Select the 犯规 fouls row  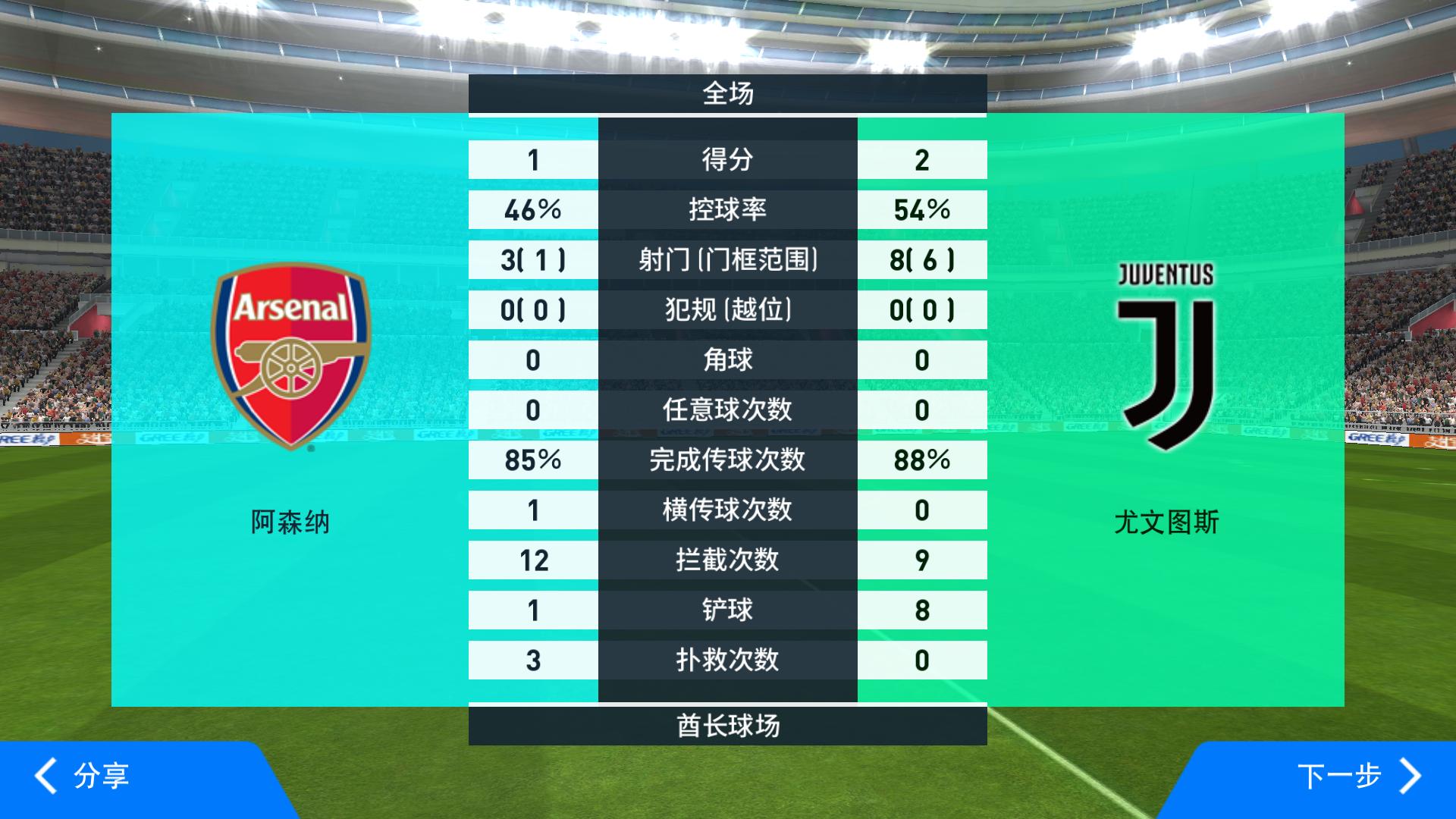click(726, 309)
